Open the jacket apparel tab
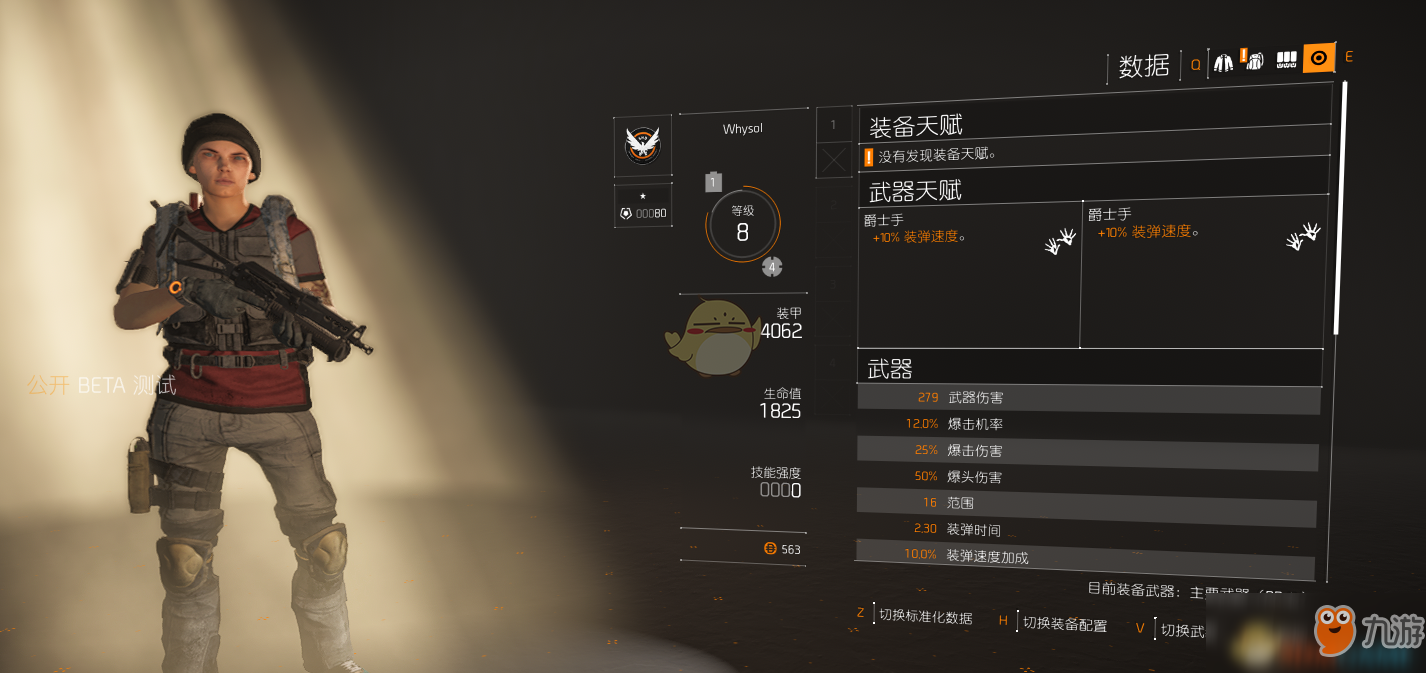The height and width of the screenshot is (673, 1426). [x=1224, y=62]
